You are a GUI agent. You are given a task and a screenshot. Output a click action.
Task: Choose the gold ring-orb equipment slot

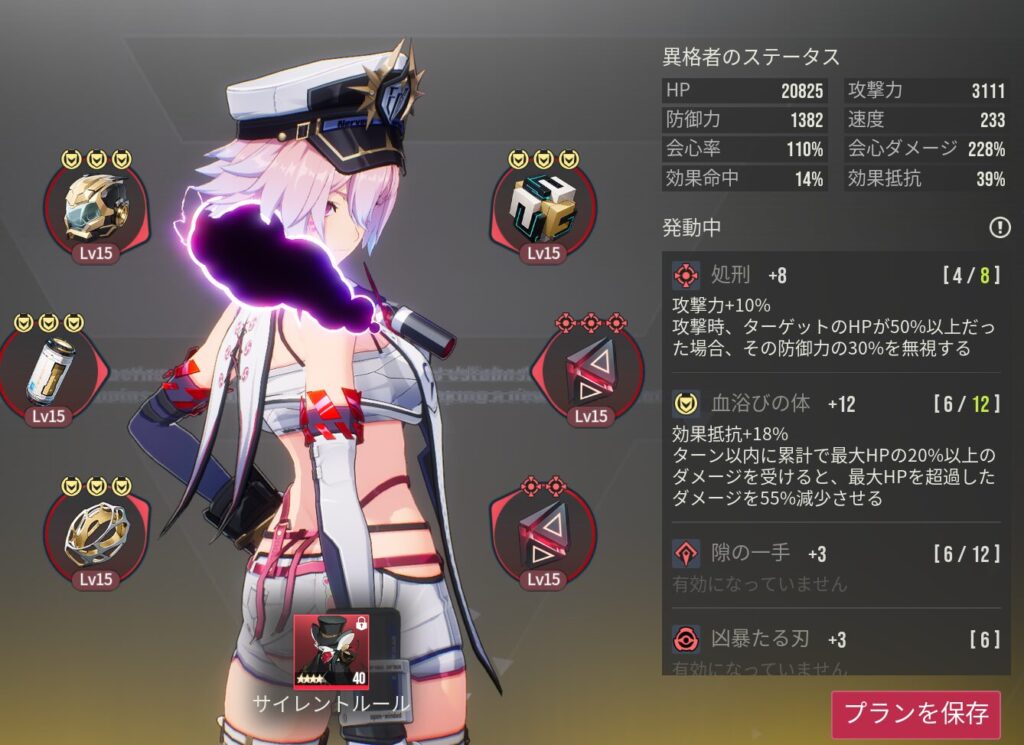point(96,536)
